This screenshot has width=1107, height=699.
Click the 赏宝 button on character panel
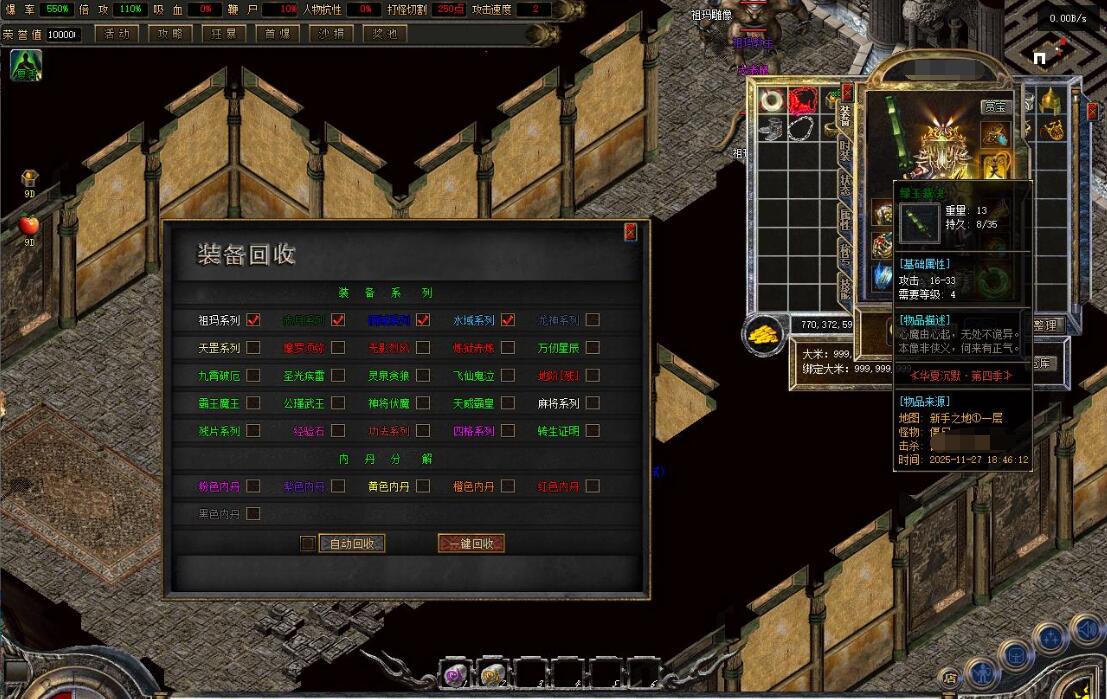pyautogui.click(x=995, y=106)
